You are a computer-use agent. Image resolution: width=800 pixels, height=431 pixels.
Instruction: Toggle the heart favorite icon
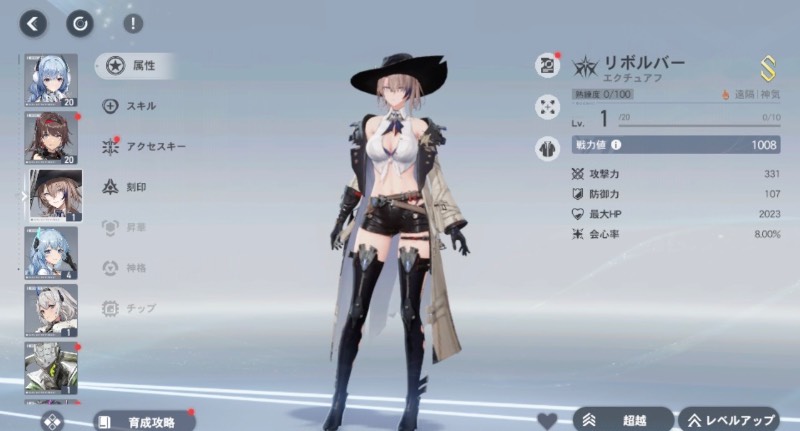click(547, 421)
